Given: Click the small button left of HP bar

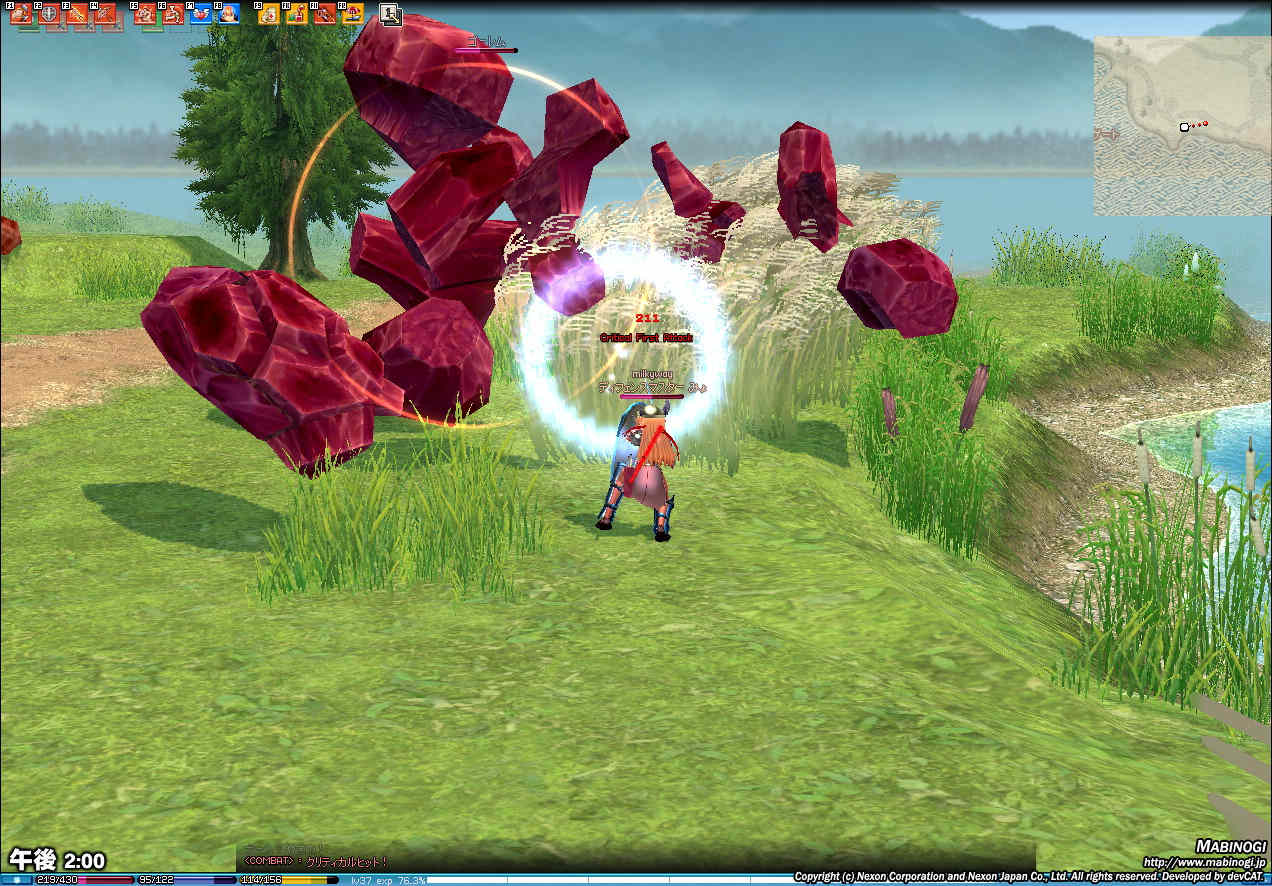Looking at the screenshot, I should click(16, 880).
